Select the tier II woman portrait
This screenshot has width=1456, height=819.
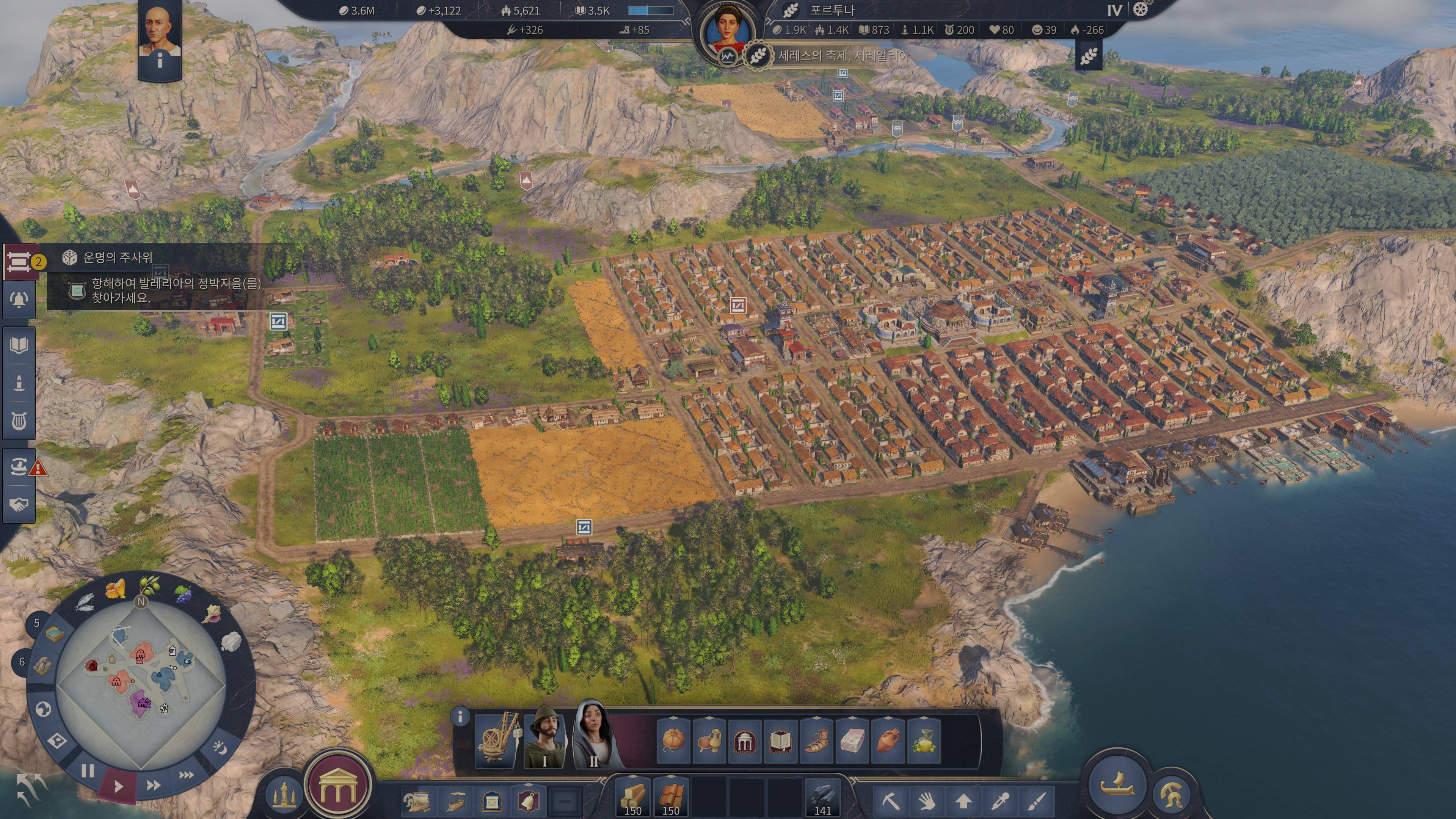(593, 734)
